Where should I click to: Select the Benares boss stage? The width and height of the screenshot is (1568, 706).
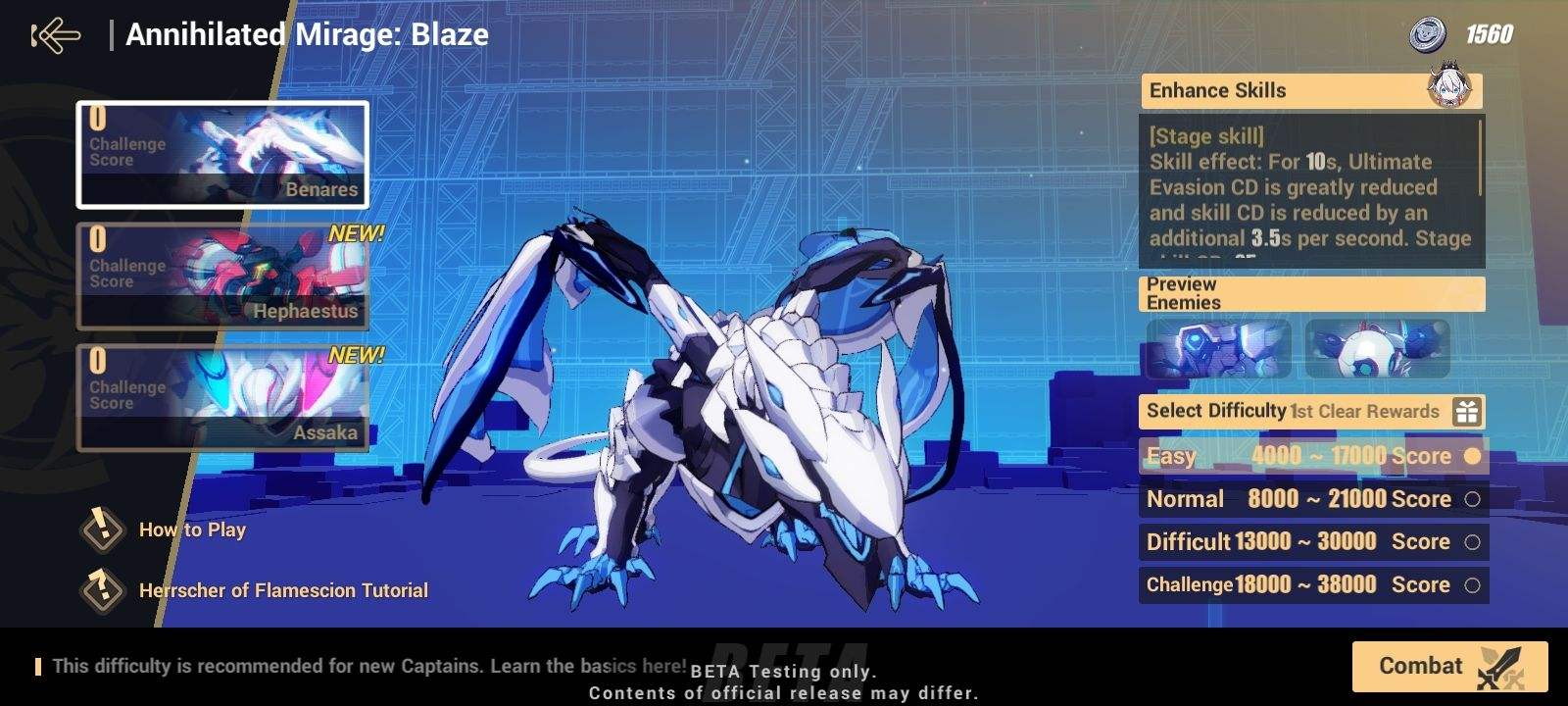click(x=221, y=155)
